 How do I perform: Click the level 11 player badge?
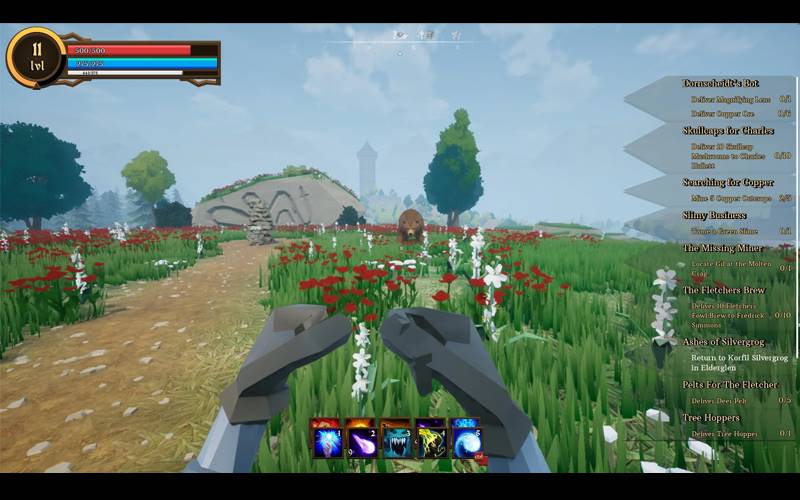coord(36,56)
